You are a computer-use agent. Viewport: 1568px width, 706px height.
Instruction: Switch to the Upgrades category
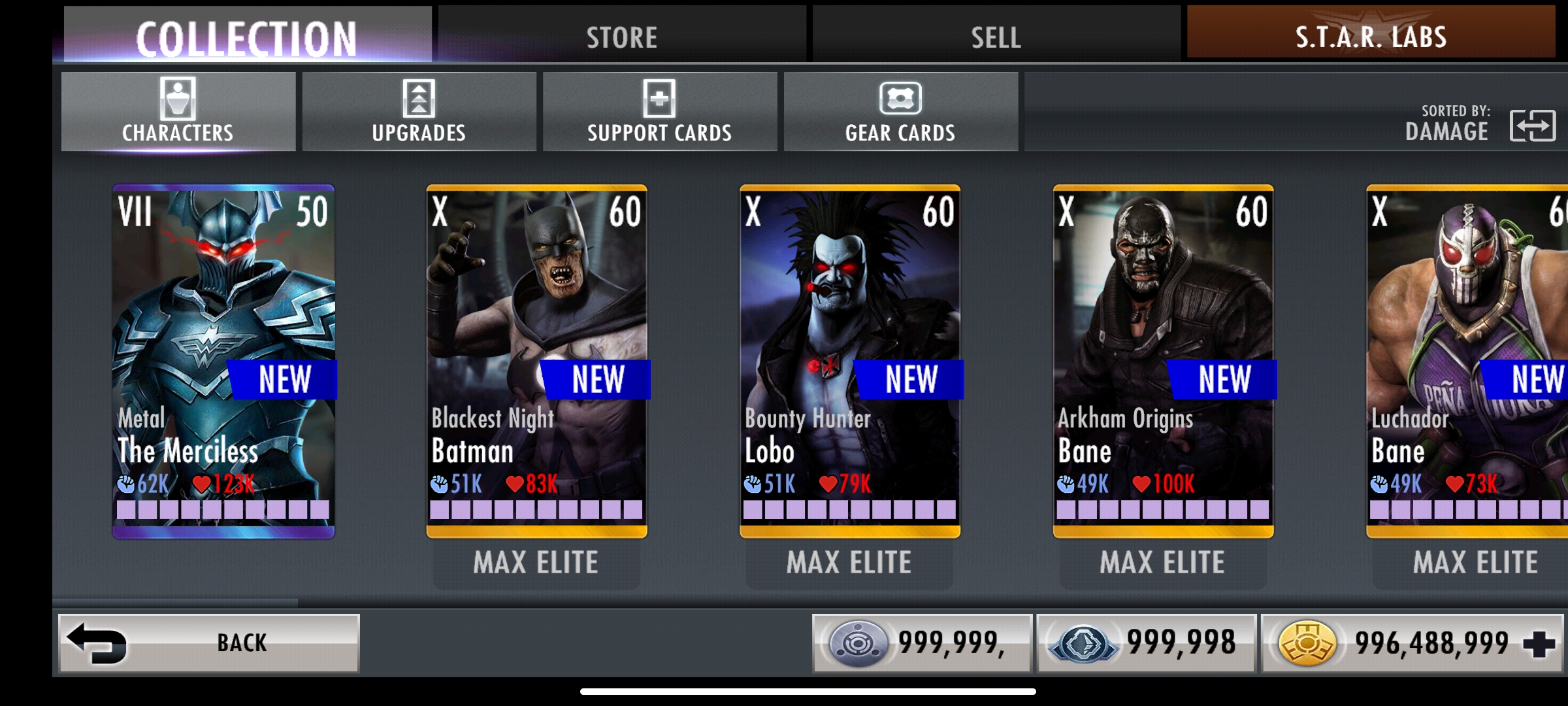pos(419,112)
